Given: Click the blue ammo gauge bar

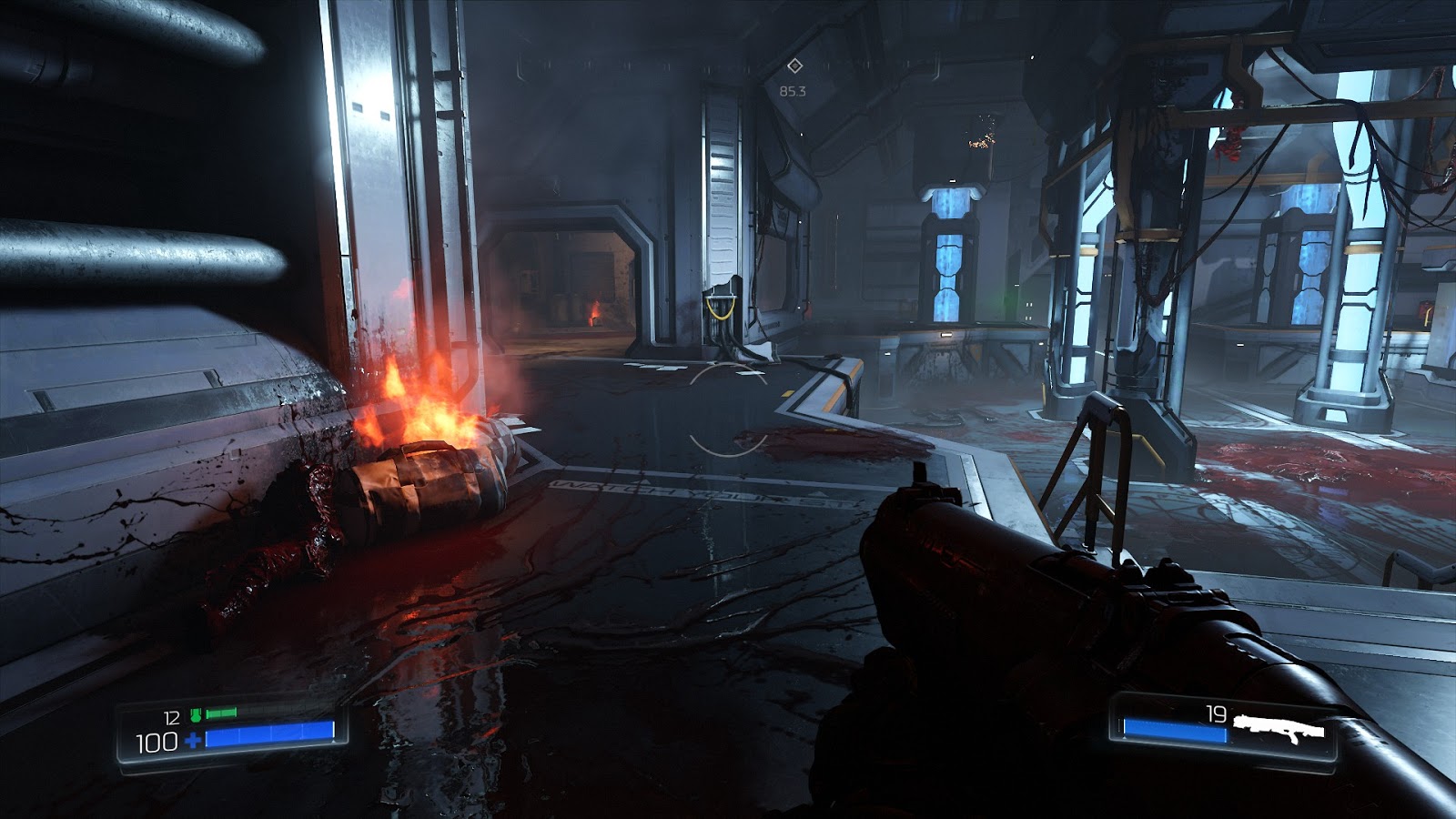Looking at the screenshot, I should coord(1174,730).
